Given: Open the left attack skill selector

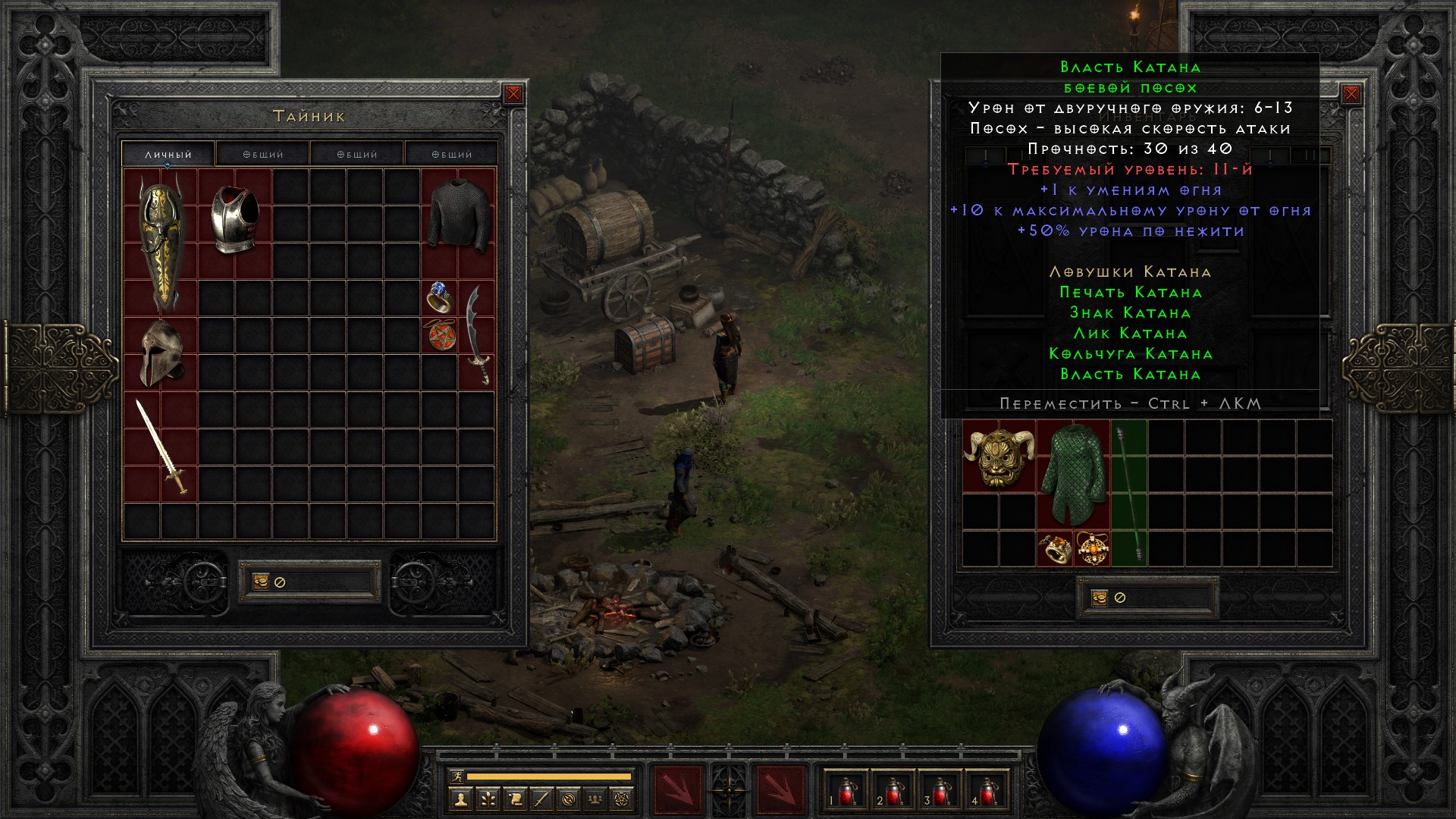Looking at the screenshot, I should [x=677, y=790].
